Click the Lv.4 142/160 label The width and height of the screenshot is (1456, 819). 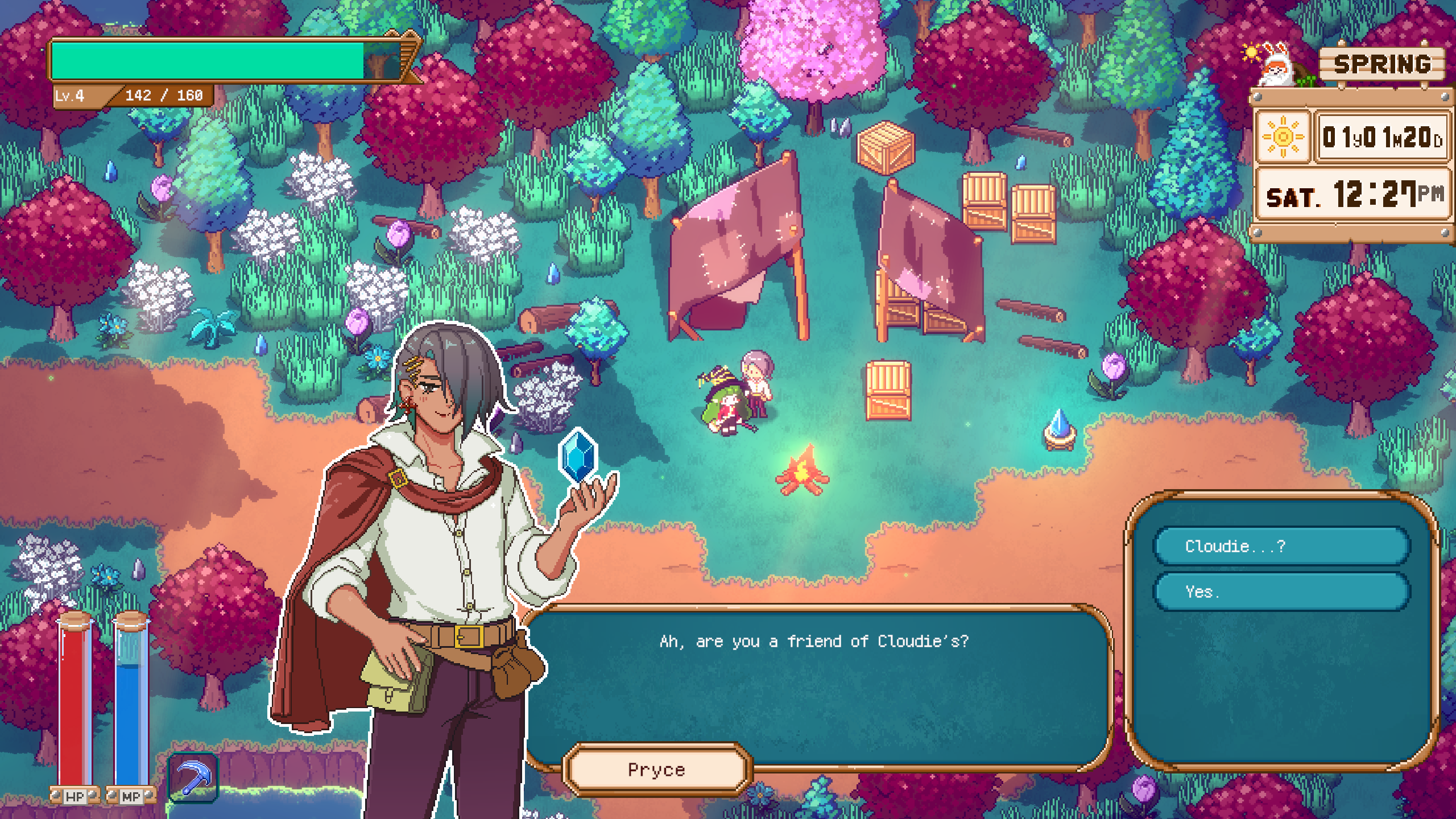point(131,95)
